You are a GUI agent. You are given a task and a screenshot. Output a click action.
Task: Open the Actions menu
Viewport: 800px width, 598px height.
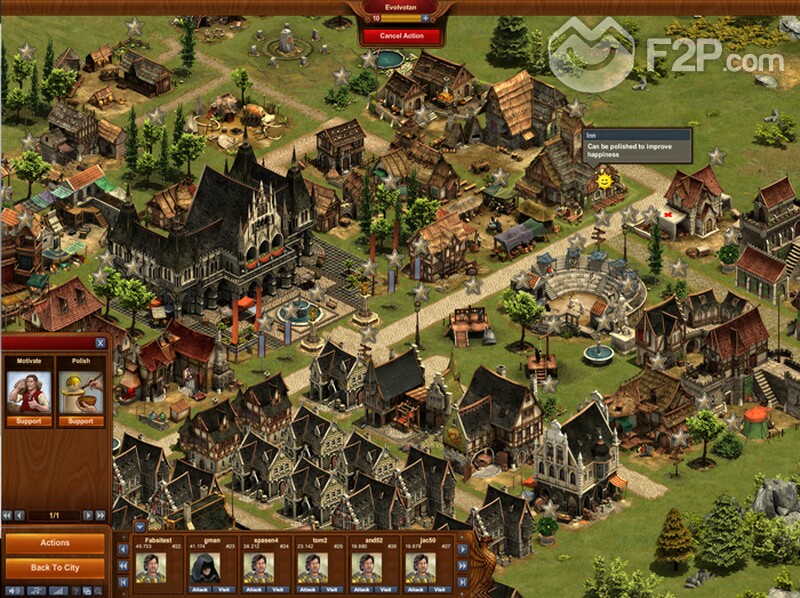55,543
